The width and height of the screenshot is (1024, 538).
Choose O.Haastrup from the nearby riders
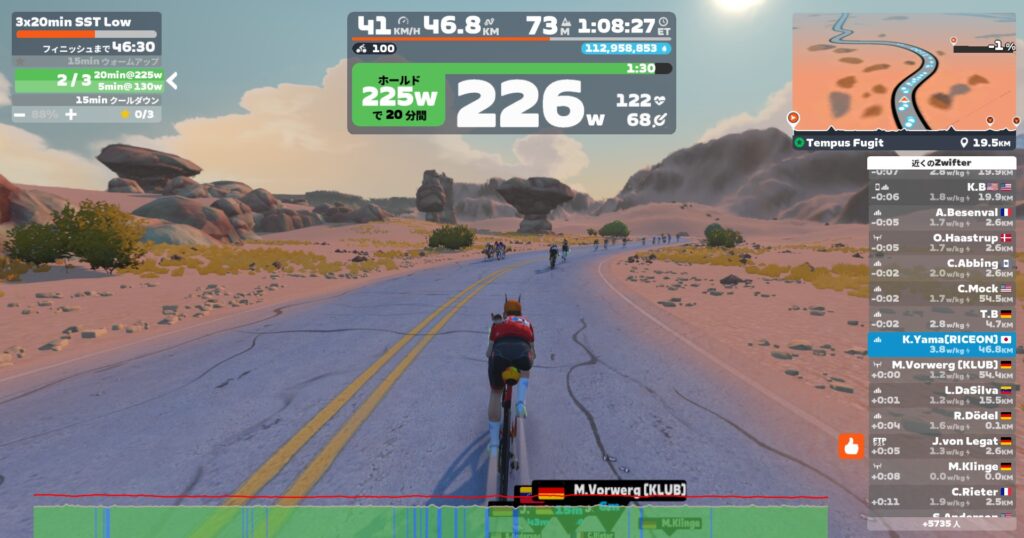click(941, 243)
